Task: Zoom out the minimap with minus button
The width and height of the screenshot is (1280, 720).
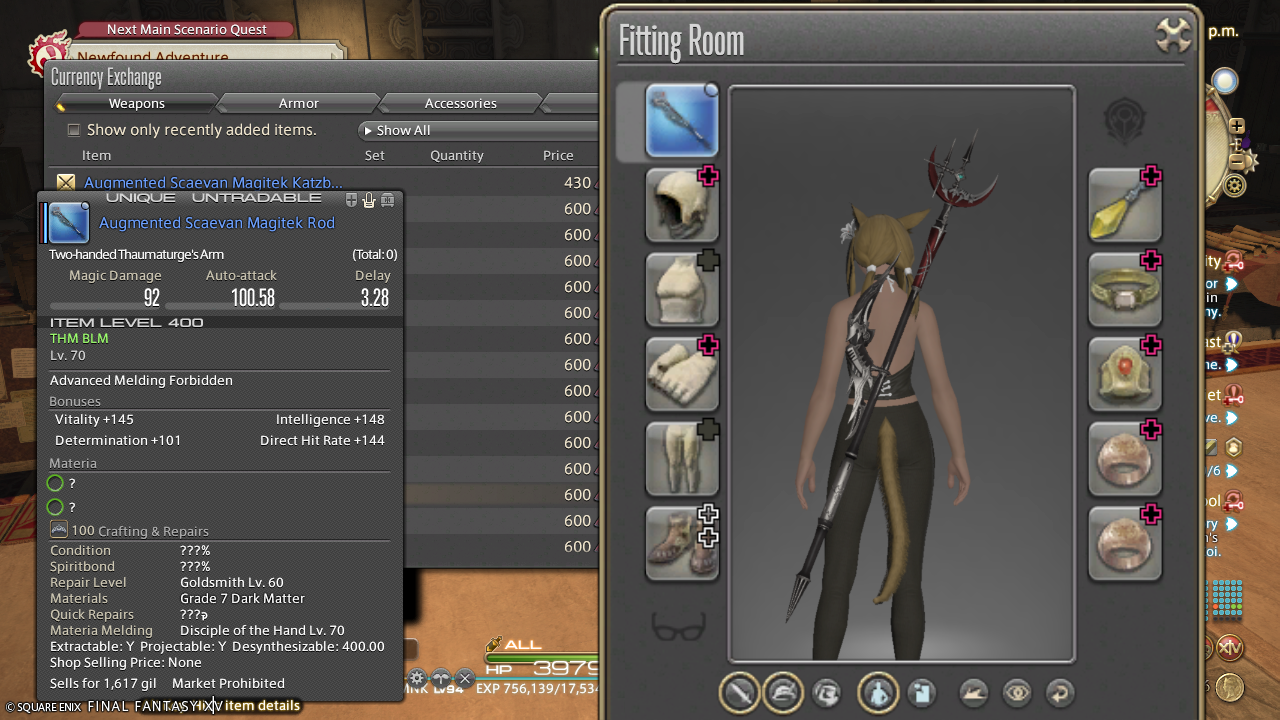Action: click(x=1237, y=161)
